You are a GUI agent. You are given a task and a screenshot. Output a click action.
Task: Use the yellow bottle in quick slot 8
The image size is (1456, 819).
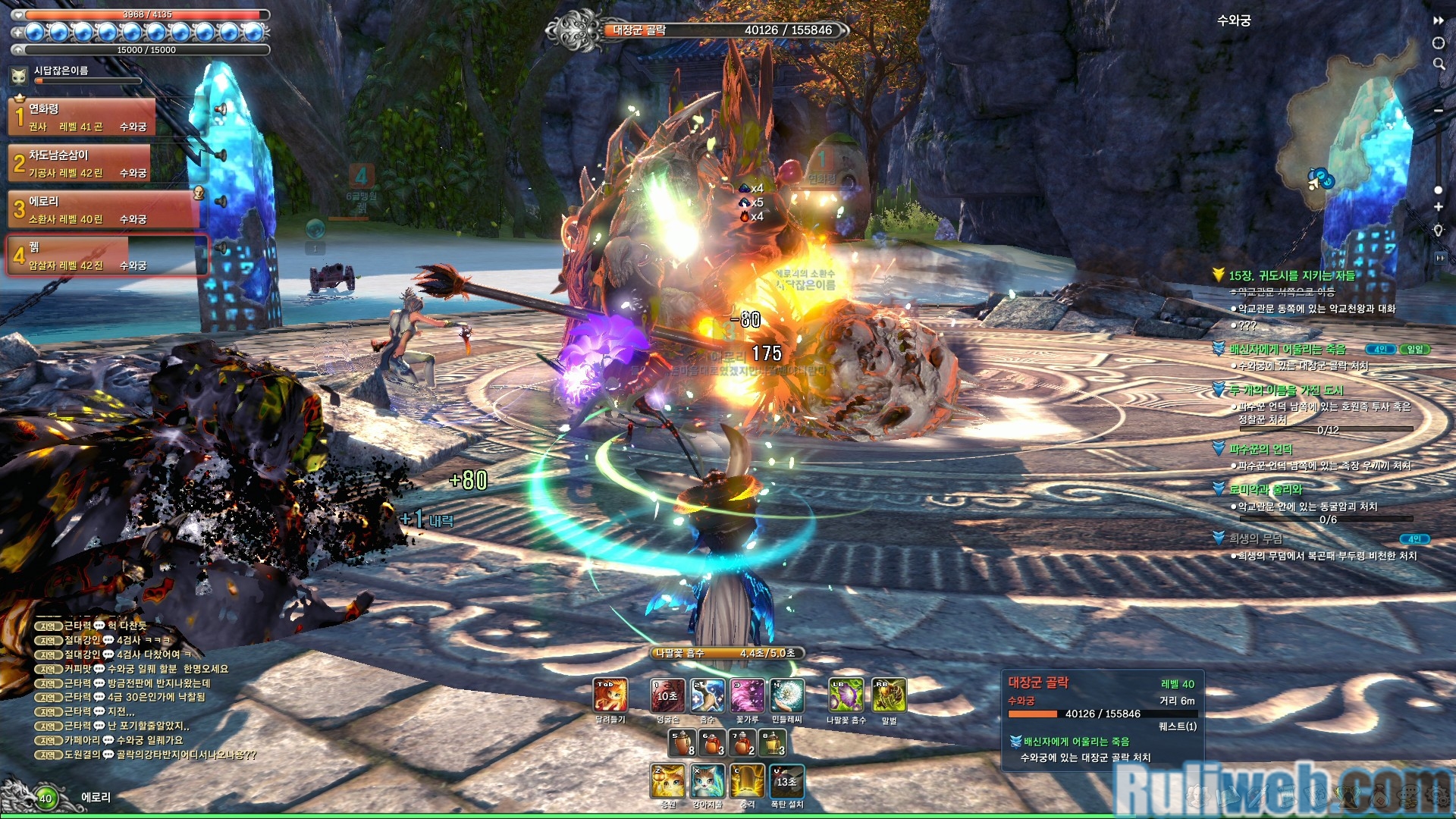772,743
